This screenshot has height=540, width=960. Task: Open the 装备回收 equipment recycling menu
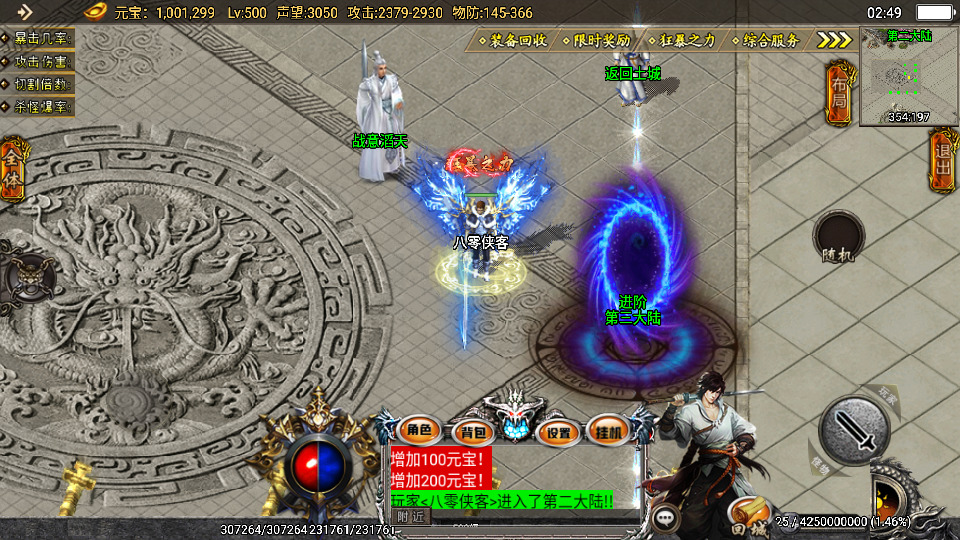(512, 41)
